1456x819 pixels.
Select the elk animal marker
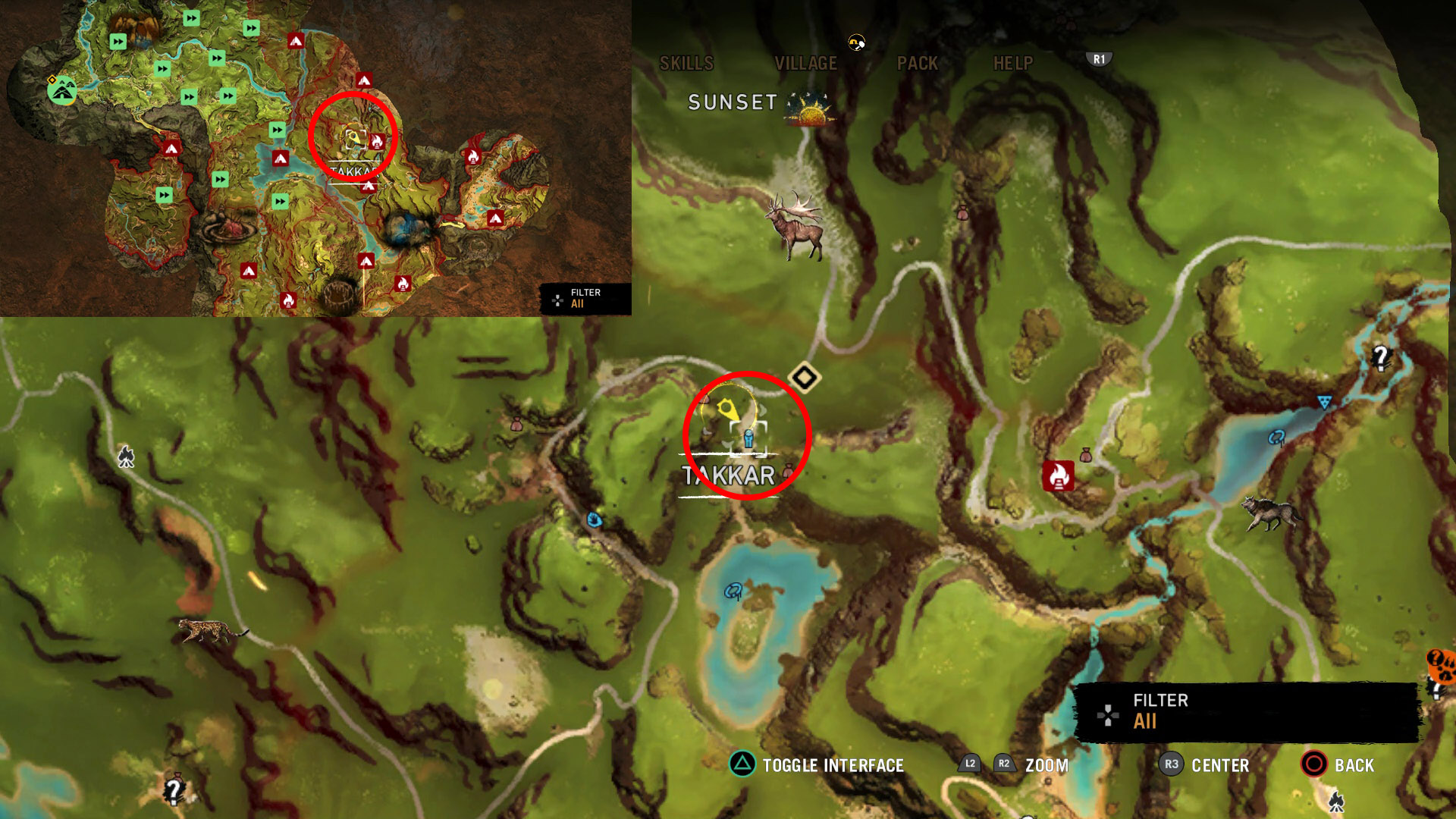796,226
